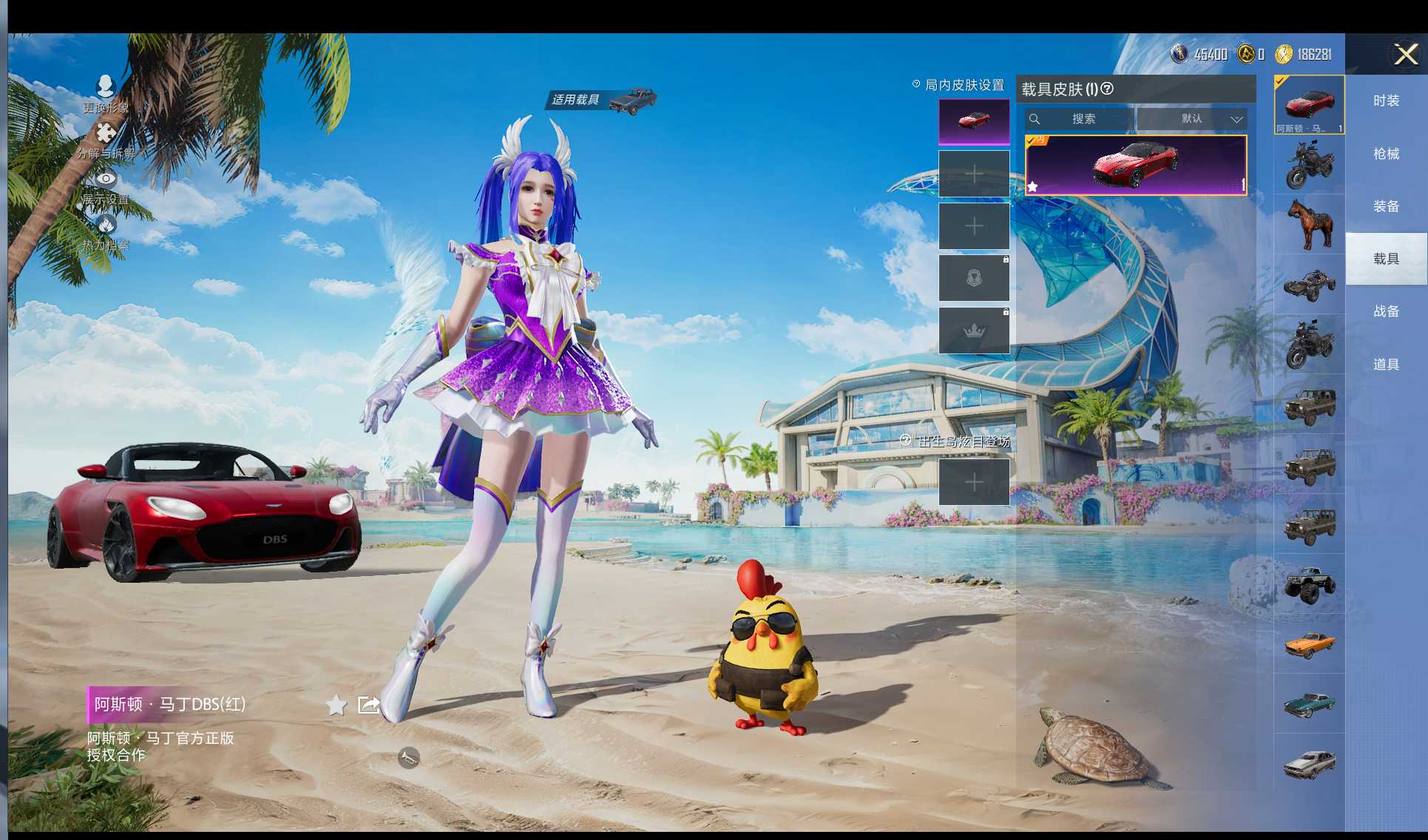Open the 默认 sort dropdown

(1192, 119)
